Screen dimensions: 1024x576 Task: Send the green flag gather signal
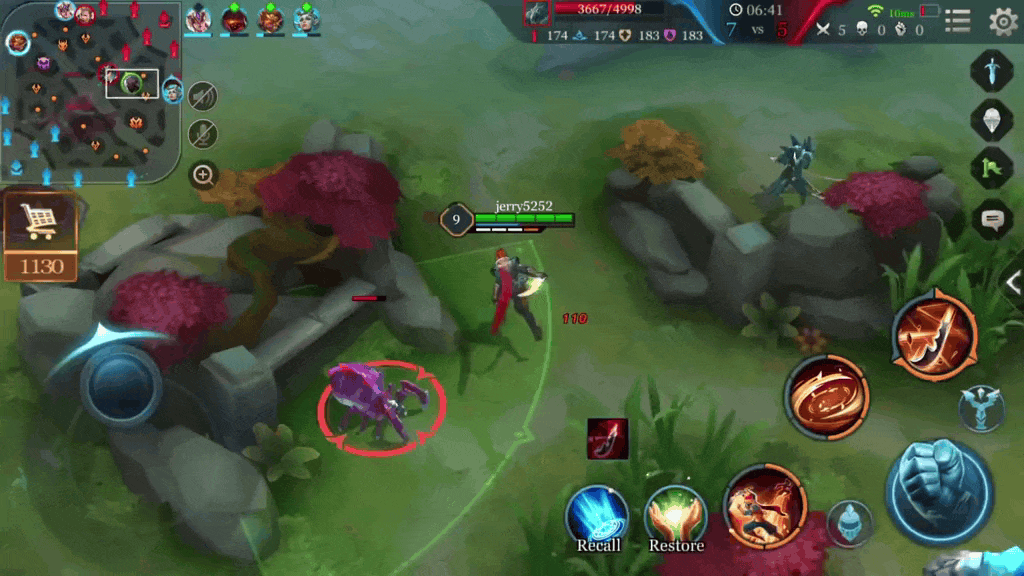(991, 167)
